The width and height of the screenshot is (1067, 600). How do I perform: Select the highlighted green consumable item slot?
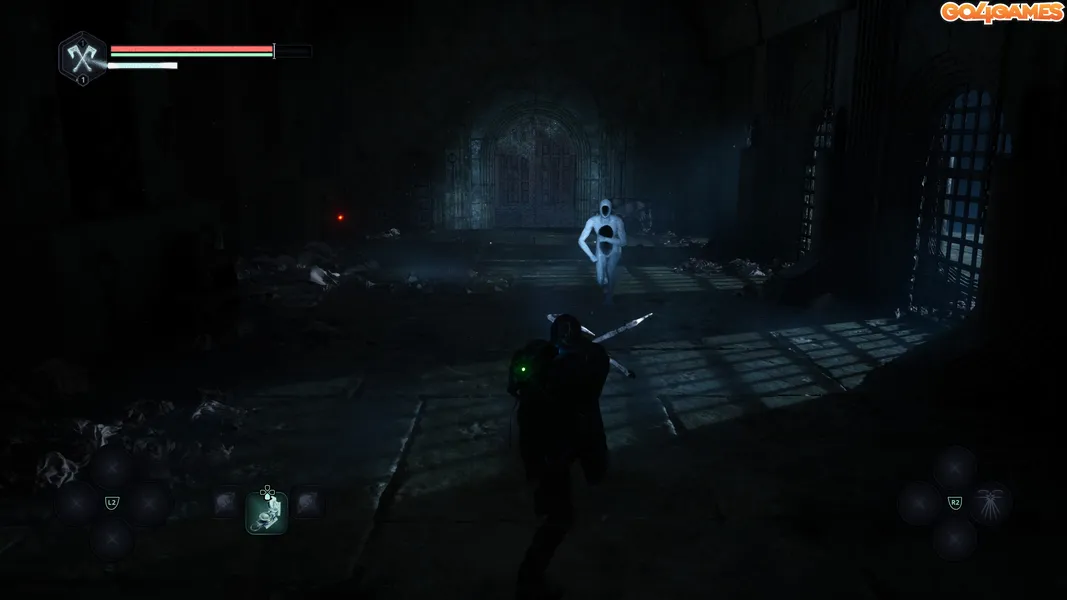pyautogui.click(x=267, y=512)
